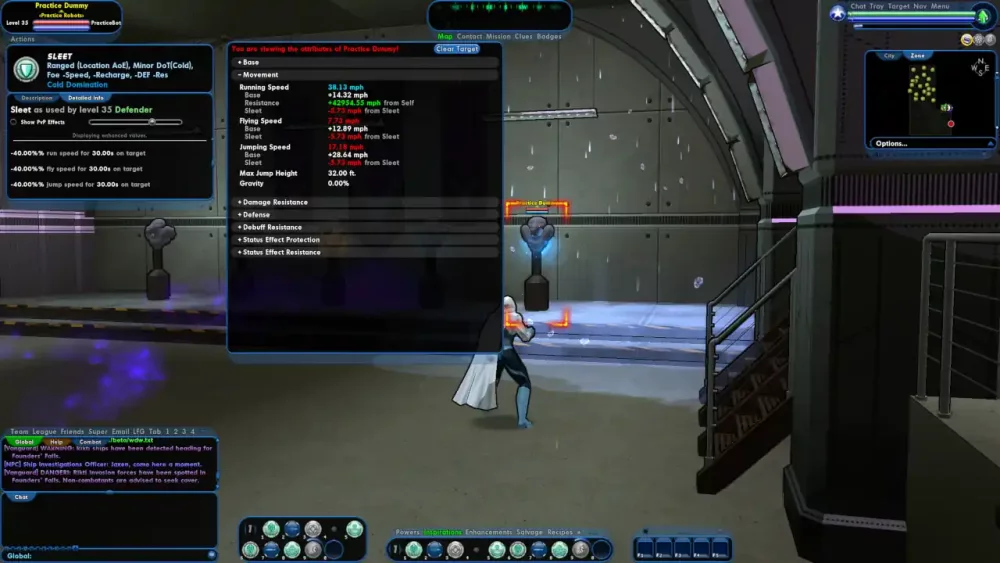The height and width of the screenshot is (563, 1000).
Task: Expand the Debuff Resistance section
Action: [x=269, y=227]
